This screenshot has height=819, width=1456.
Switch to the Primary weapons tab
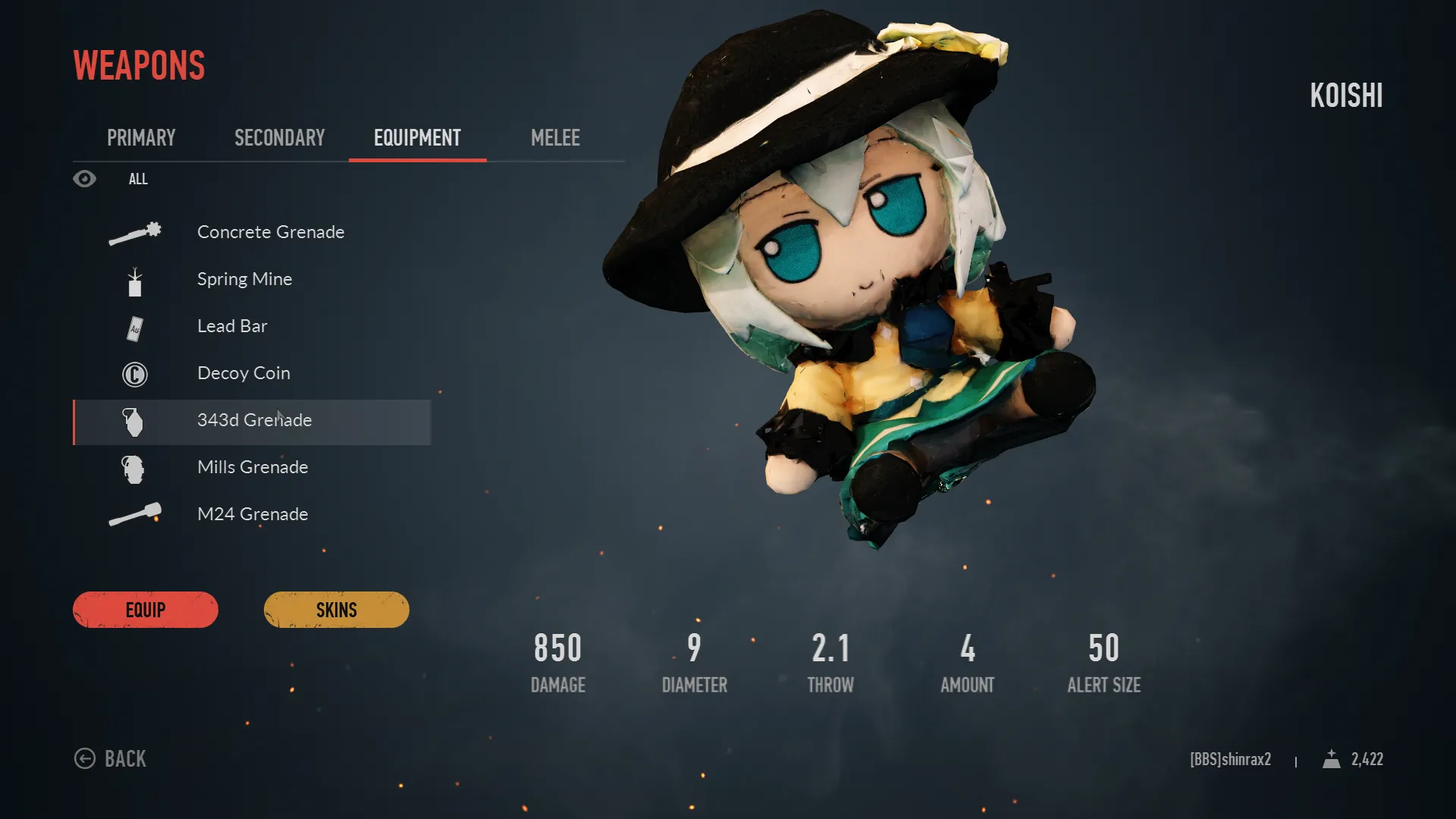(x=141, y=138)
